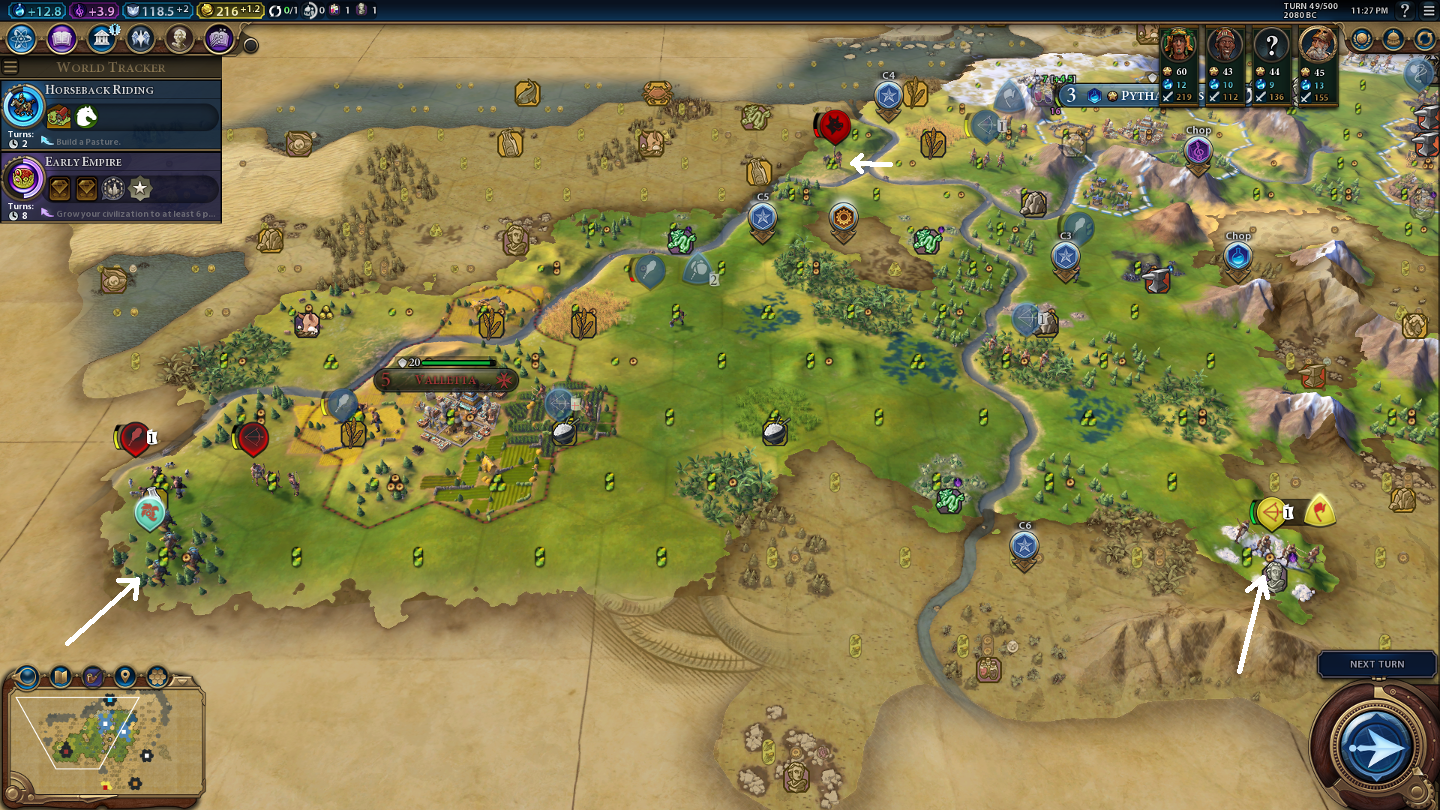Open the World Rankings laurel icon

[1361, 39]
